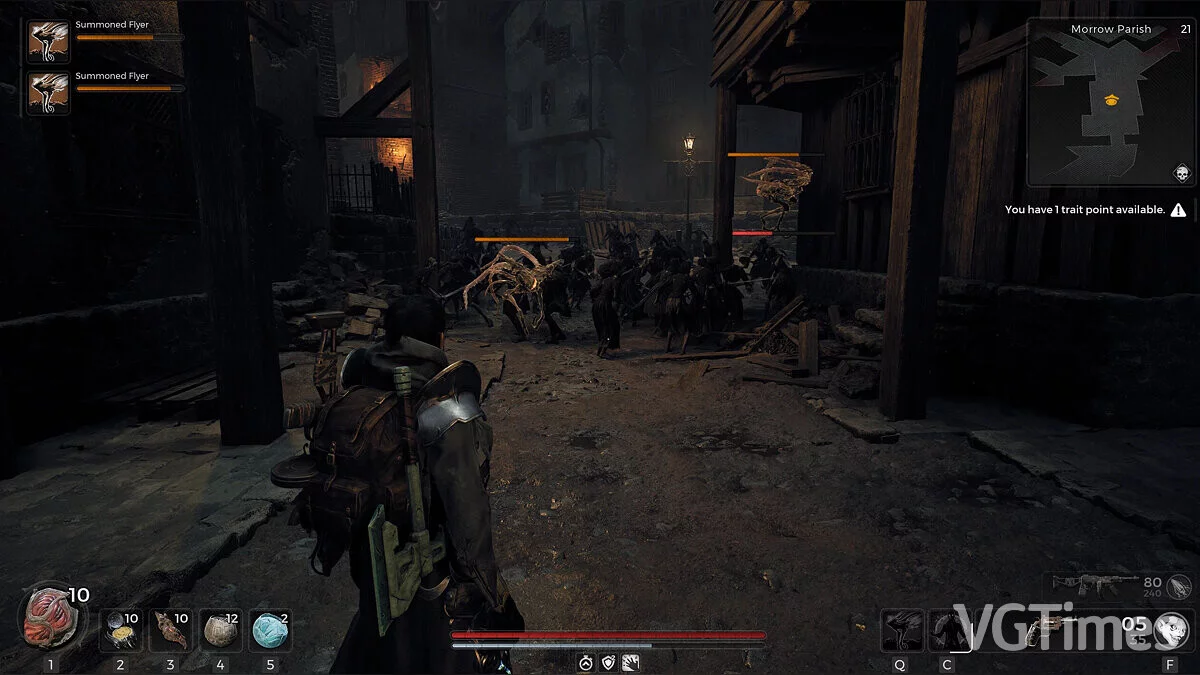Activate the flyer summon skill icon

coord(902,631)
